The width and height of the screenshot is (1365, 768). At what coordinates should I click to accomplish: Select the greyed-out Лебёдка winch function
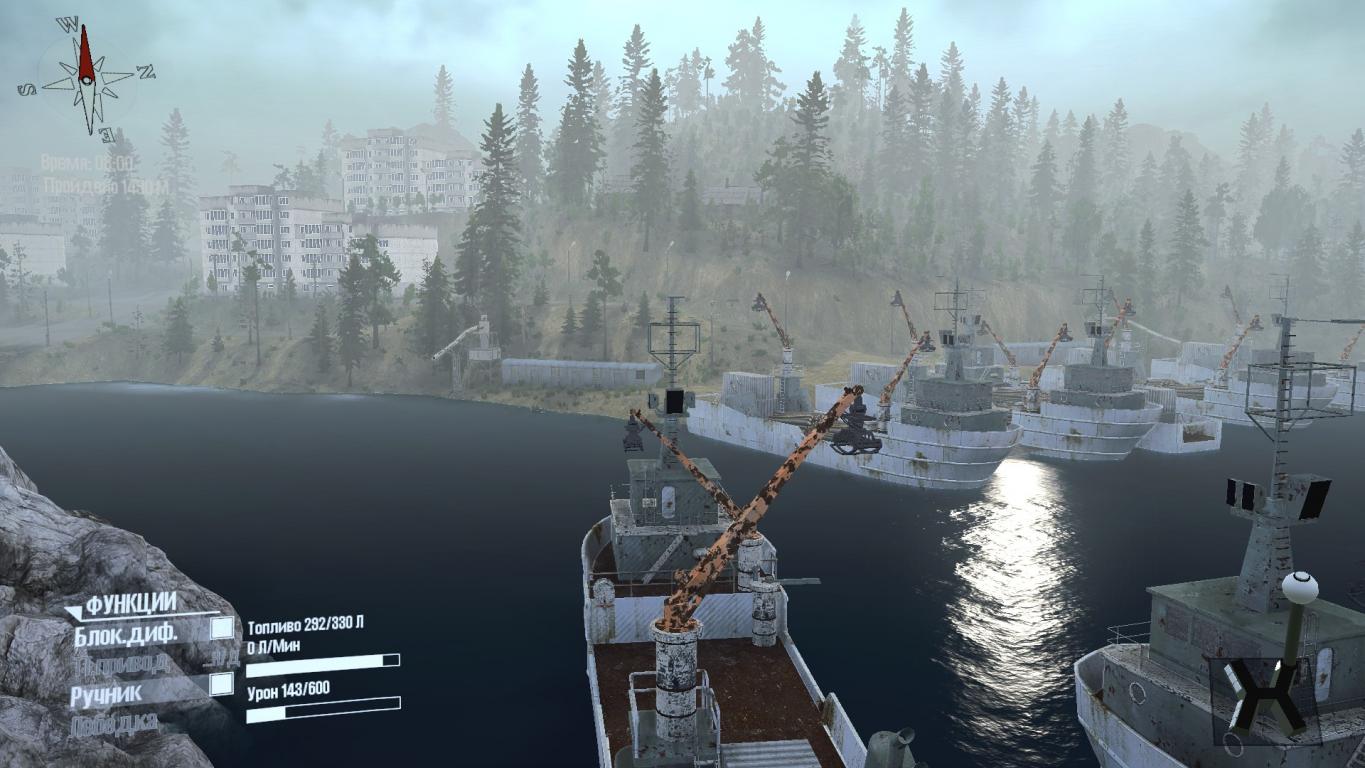click(115, 723)
